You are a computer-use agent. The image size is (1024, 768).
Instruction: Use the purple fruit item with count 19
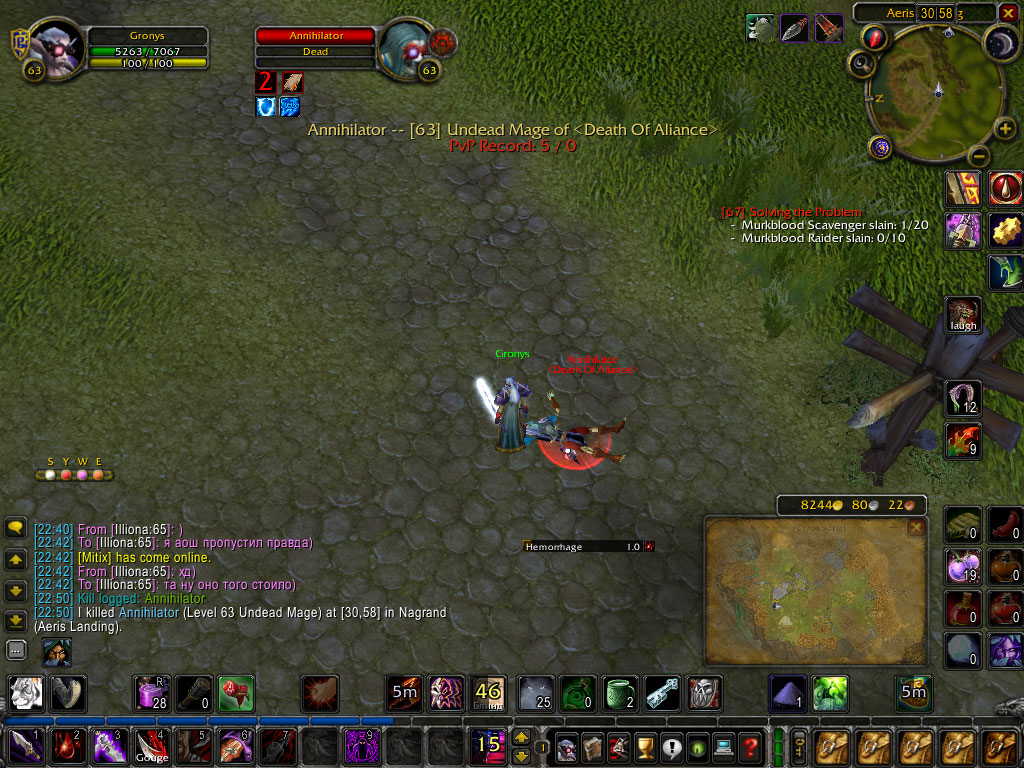(964, 568)
